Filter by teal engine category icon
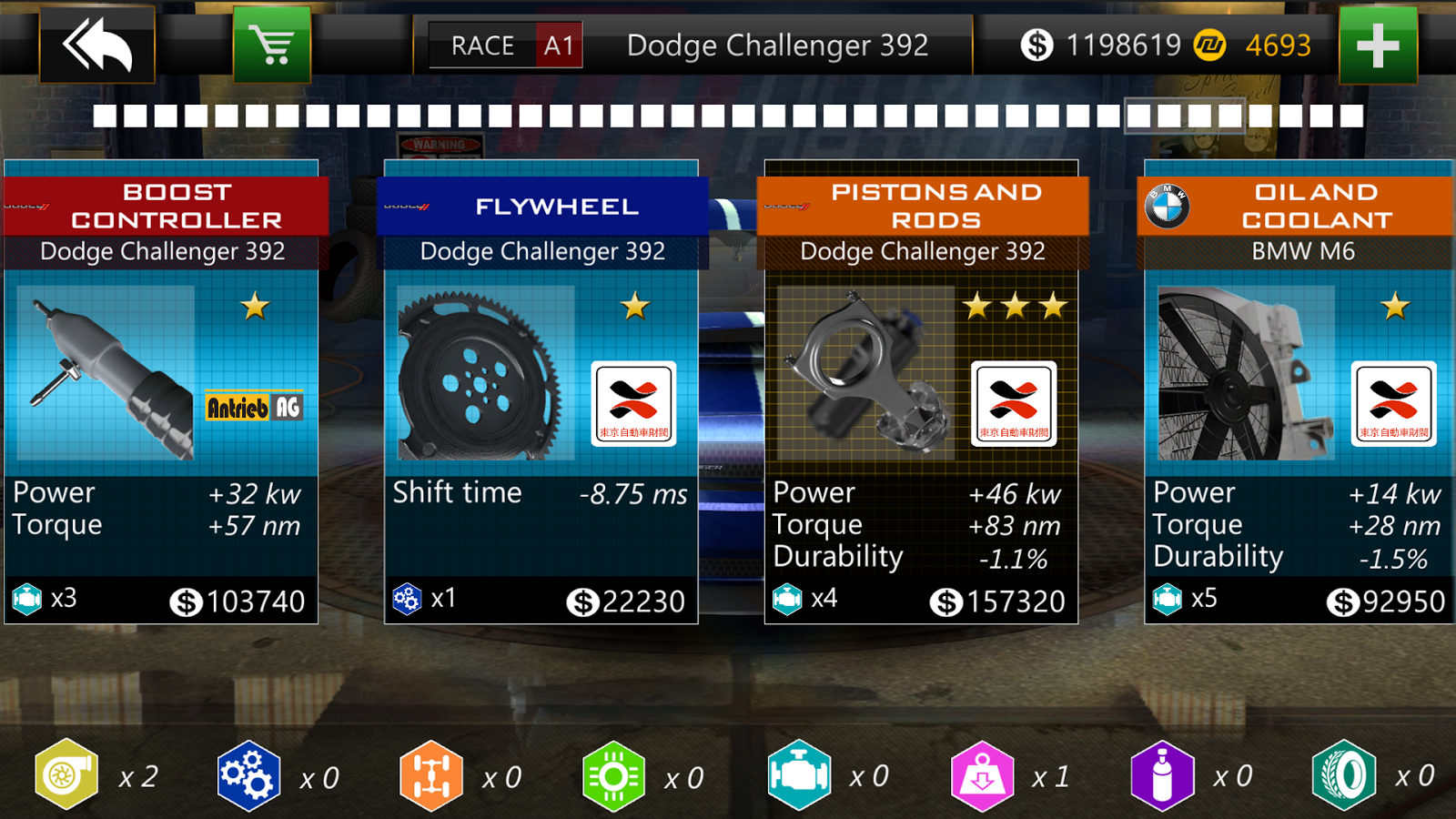Viewport: 1456px width, 819px height. click(x=799, y=775)
